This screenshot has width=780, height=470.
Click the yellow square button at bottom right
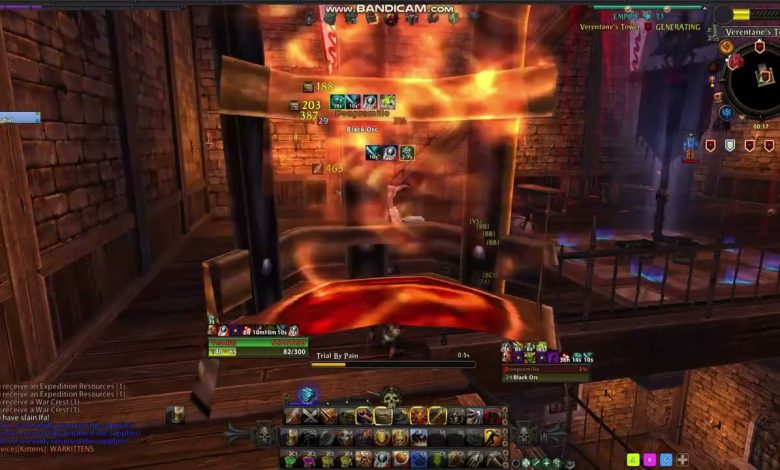tap(633, 460)
